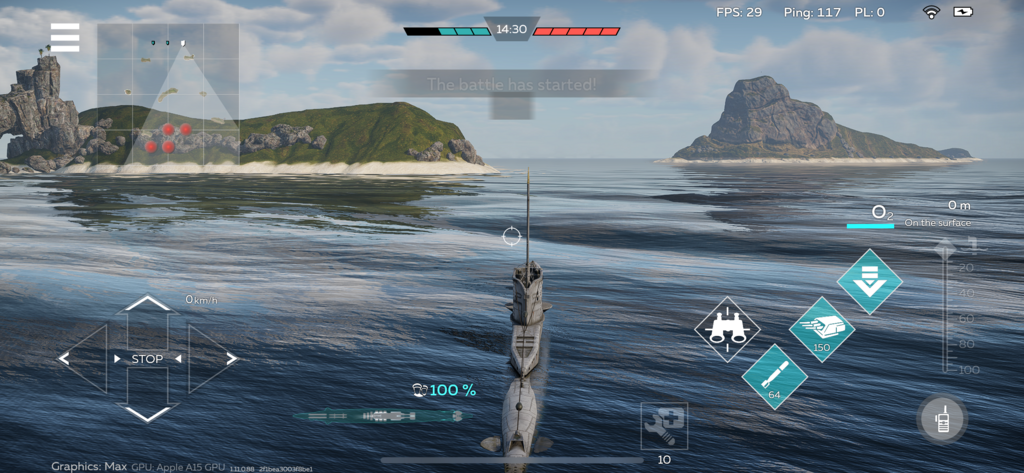Fire the torpedo with 150 count
This screenshot has height=473, width=1024.
pos(822,328)
